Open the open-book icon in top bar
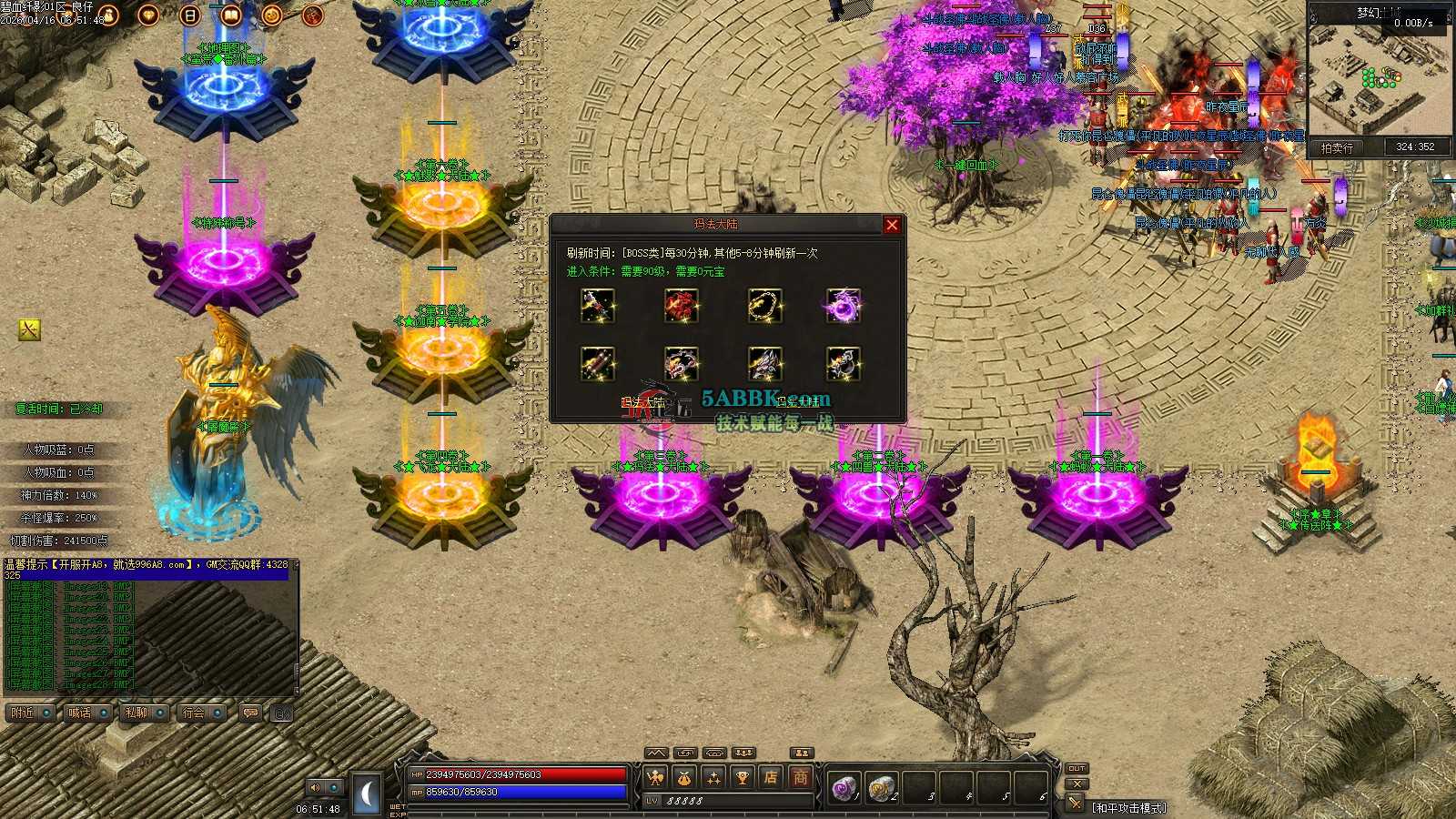The image size is (1456, 819). (230, 15)
